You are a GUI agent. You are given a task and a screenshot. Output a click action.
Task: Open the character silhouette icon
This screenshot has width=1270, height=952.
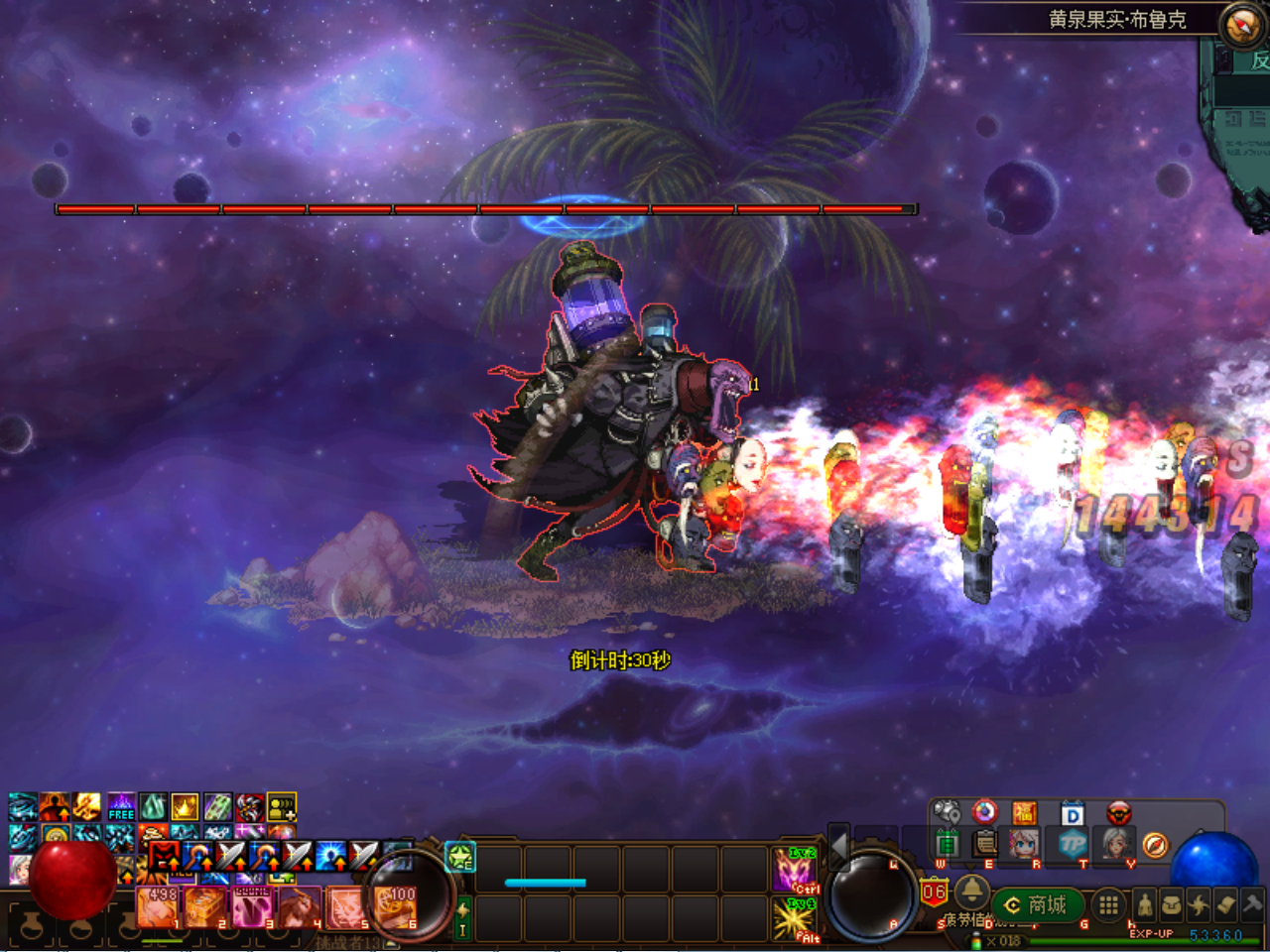coord(1145,904)
